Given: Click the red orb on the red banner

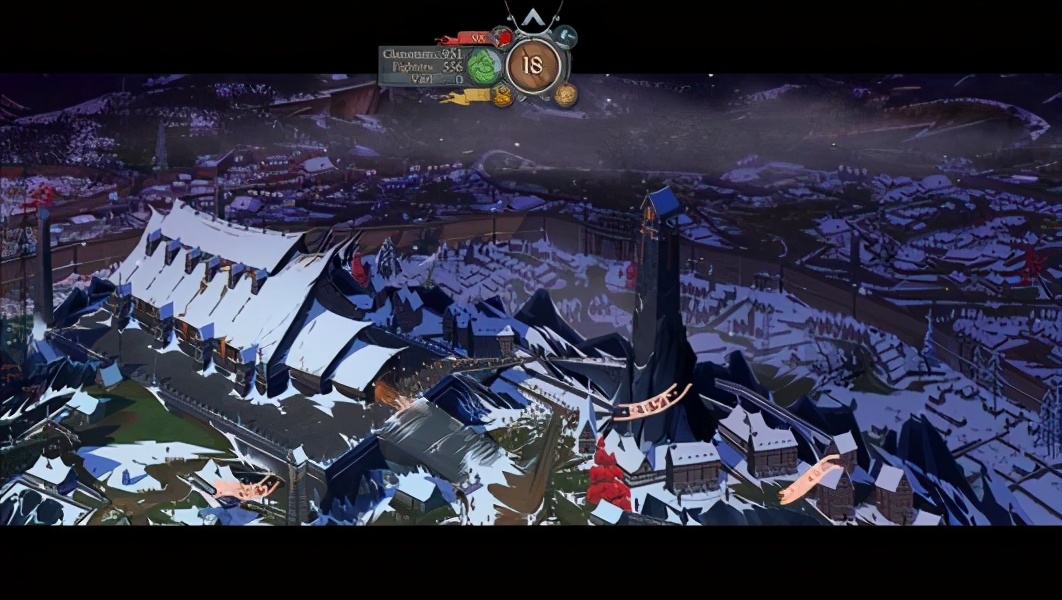Looking at the screenshot, I should [503, 38].
